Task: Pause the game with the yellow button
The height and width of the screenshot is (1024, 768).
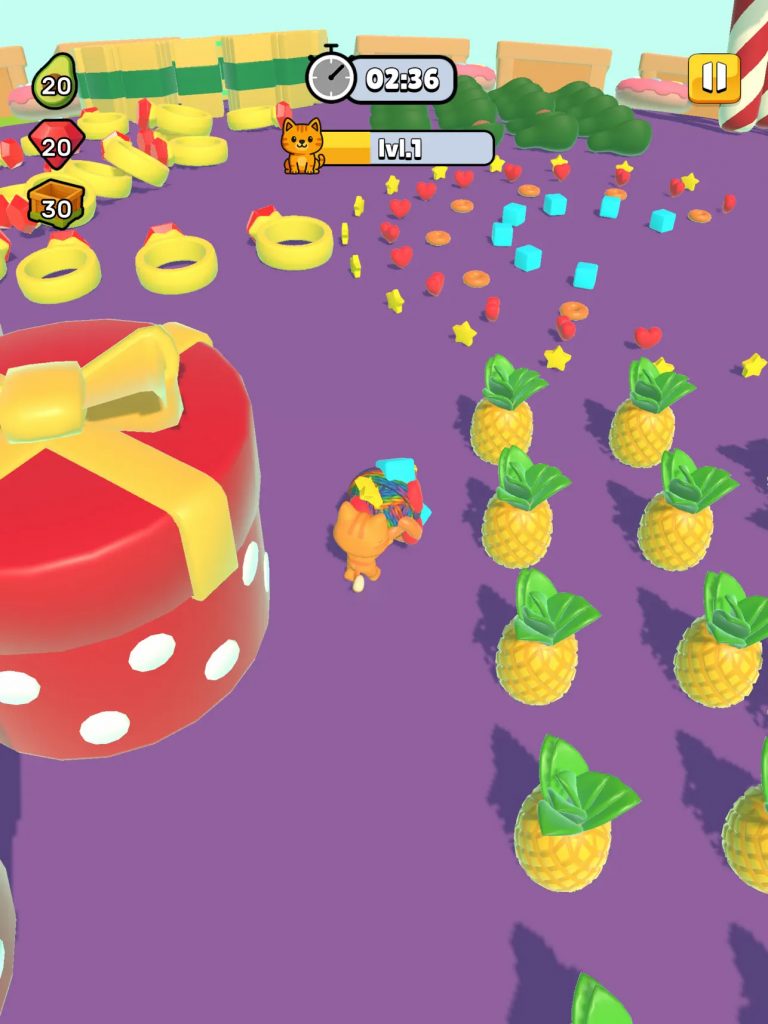Action: [x=714, y=78]
